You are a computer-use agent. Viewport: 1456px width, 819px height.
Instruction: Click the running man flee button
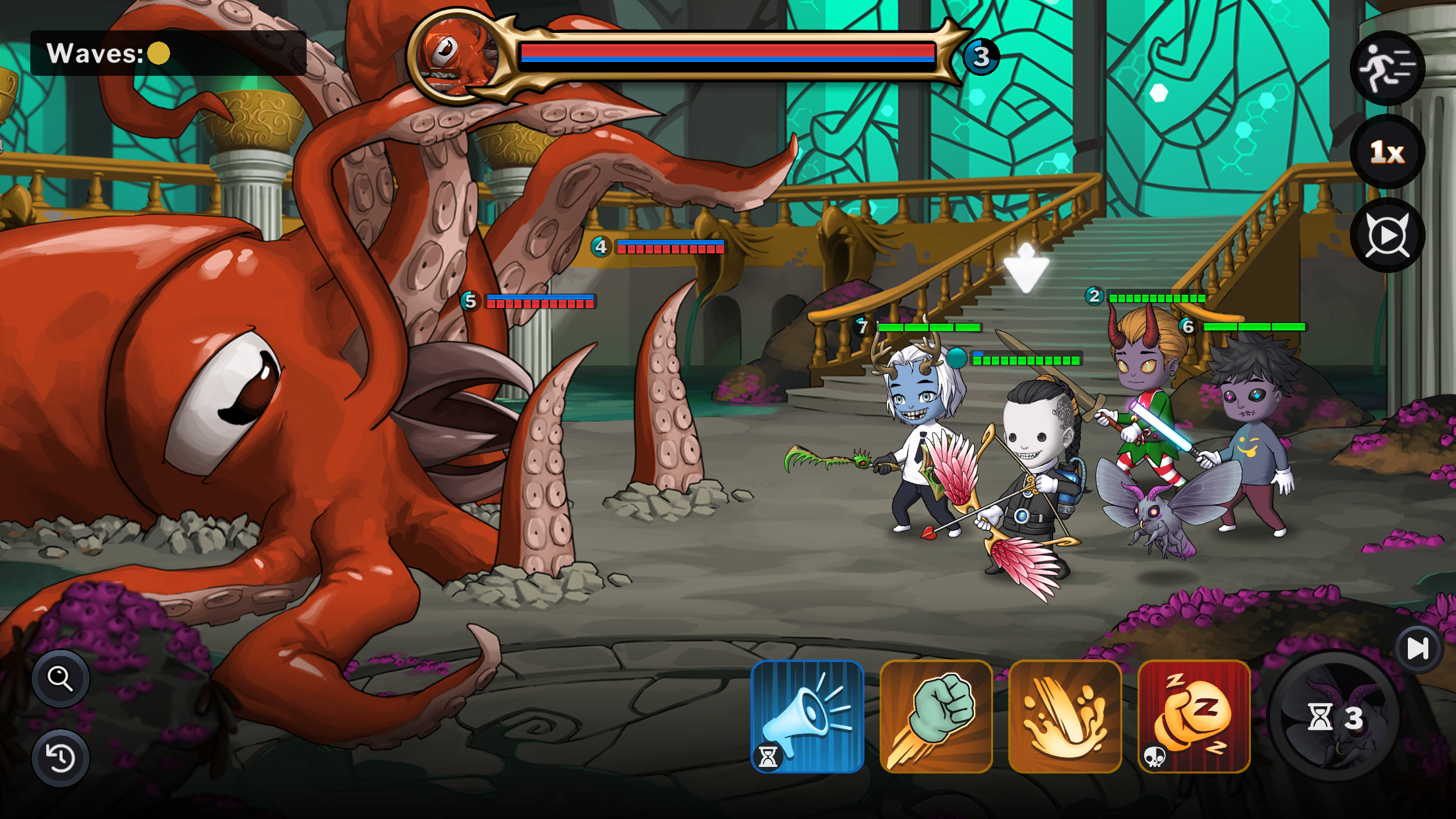(1387, 69)
